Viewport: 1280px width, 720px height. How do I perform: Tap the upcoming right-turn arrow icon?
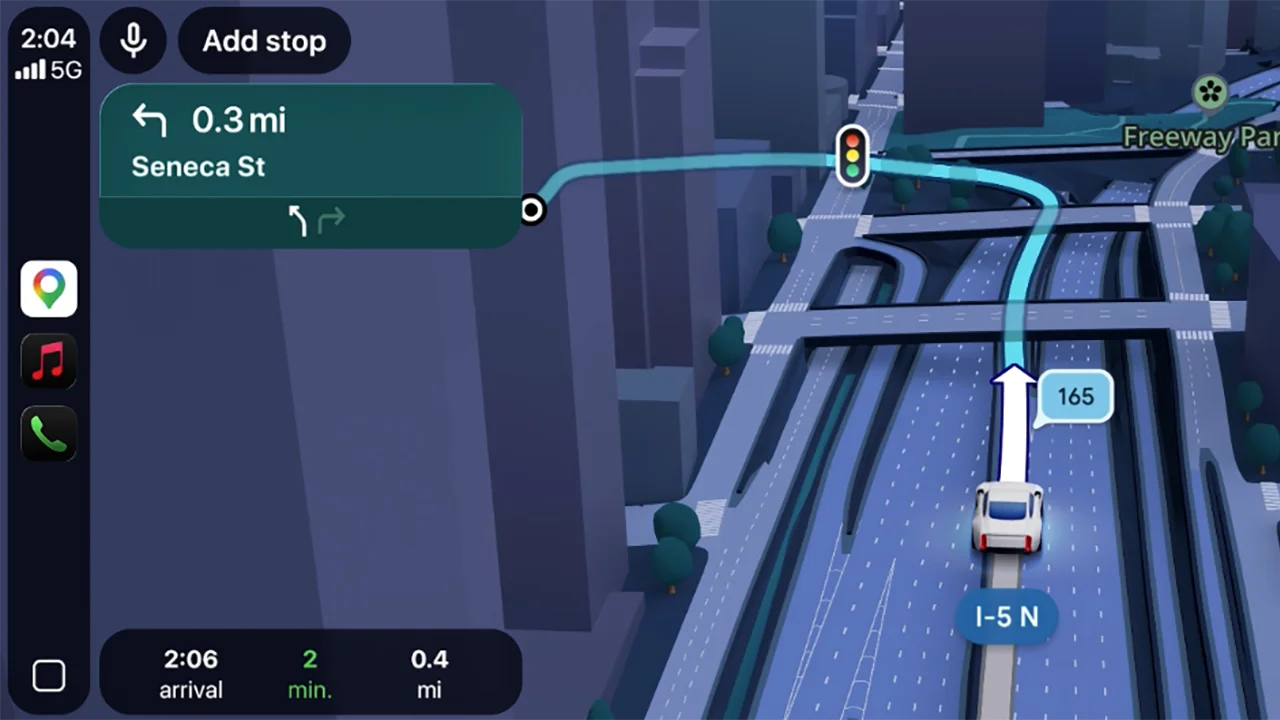coord(330,220)
